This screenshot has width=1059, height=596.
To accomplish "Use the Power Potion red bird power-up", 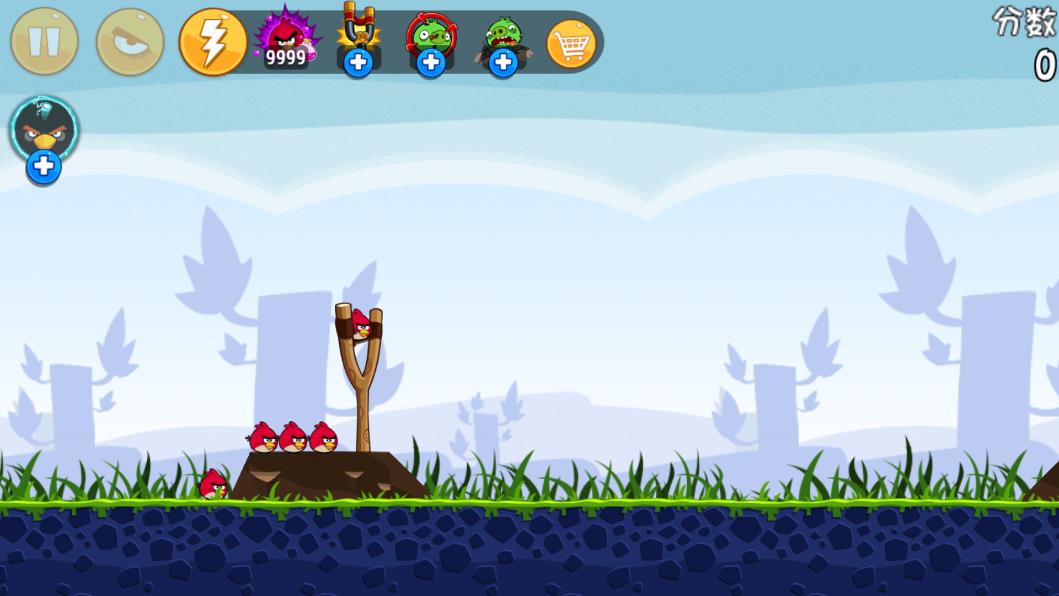I will click(x=286, y=38).
